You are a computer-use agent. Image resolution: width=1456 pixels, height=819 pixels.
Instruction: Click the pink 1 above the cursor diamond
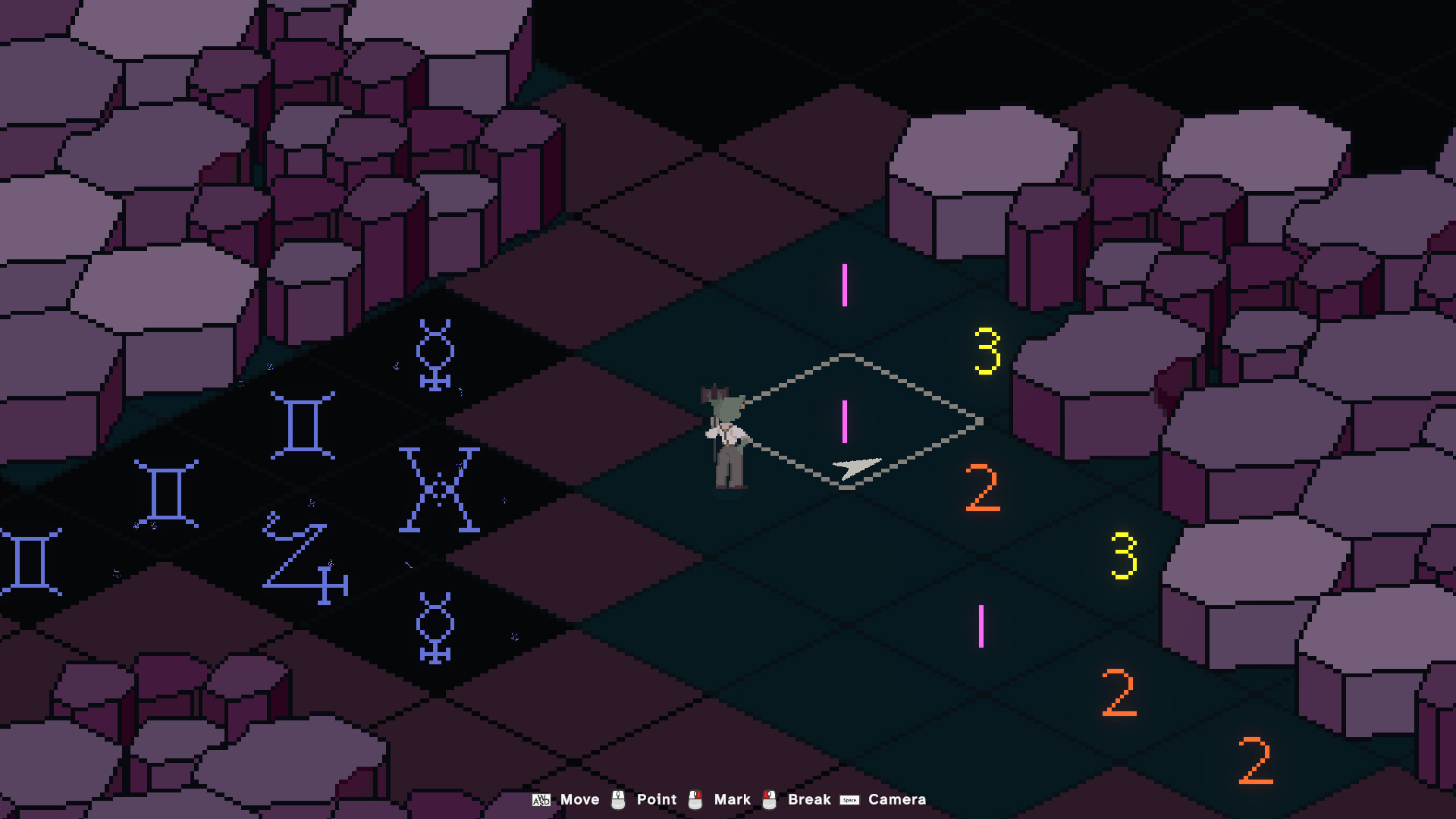pyautogui.click(x=844, y=286)
